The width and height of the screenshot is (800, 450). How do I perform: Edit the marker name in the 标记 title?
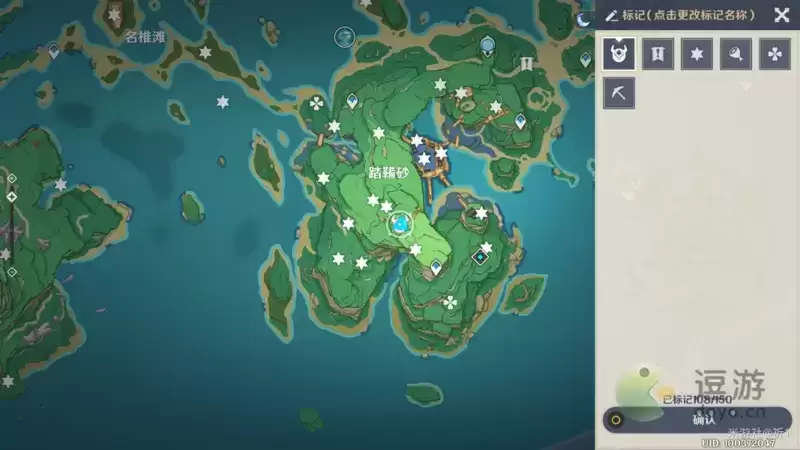[680, 15]
